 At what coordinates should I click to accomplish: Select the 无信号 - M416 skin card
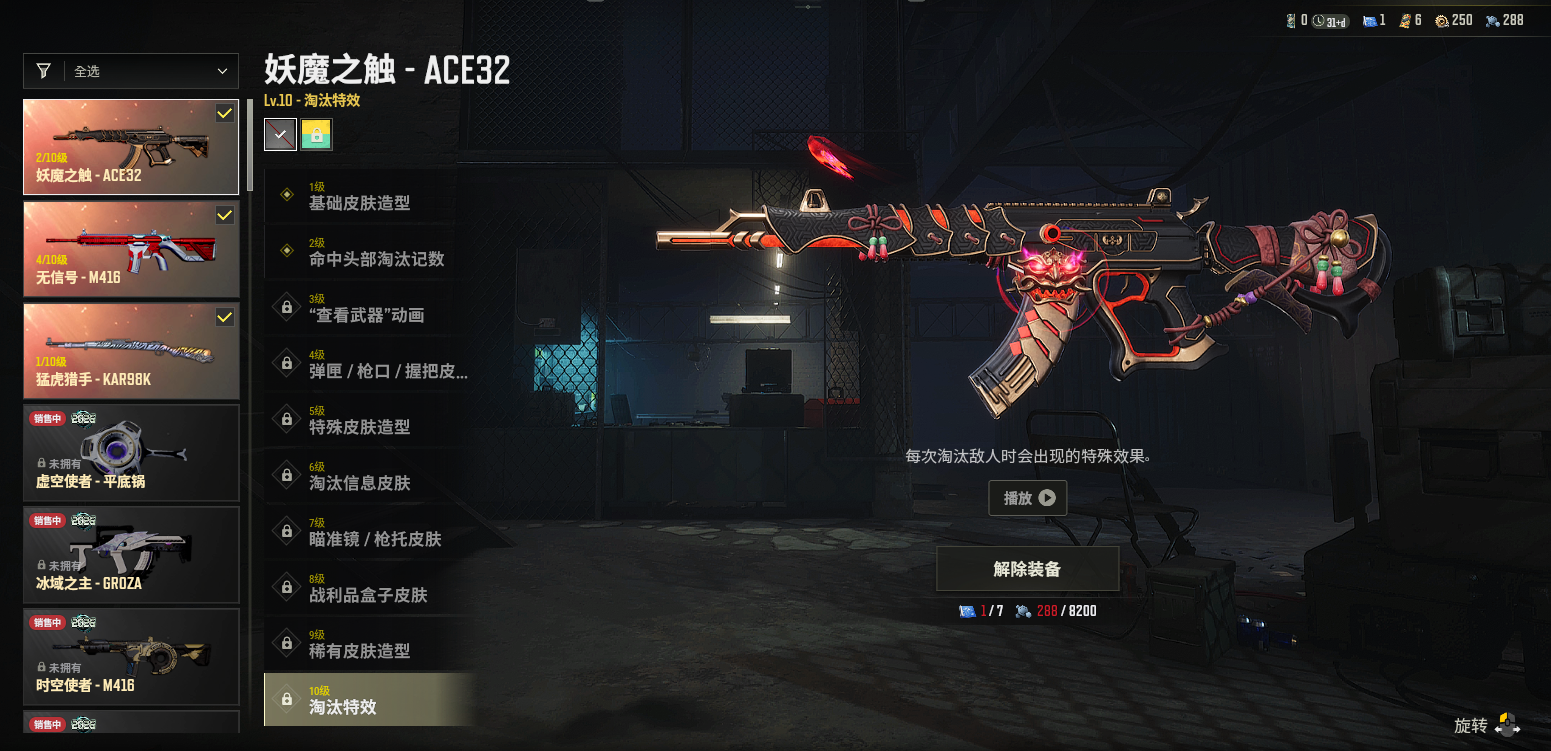131,249
